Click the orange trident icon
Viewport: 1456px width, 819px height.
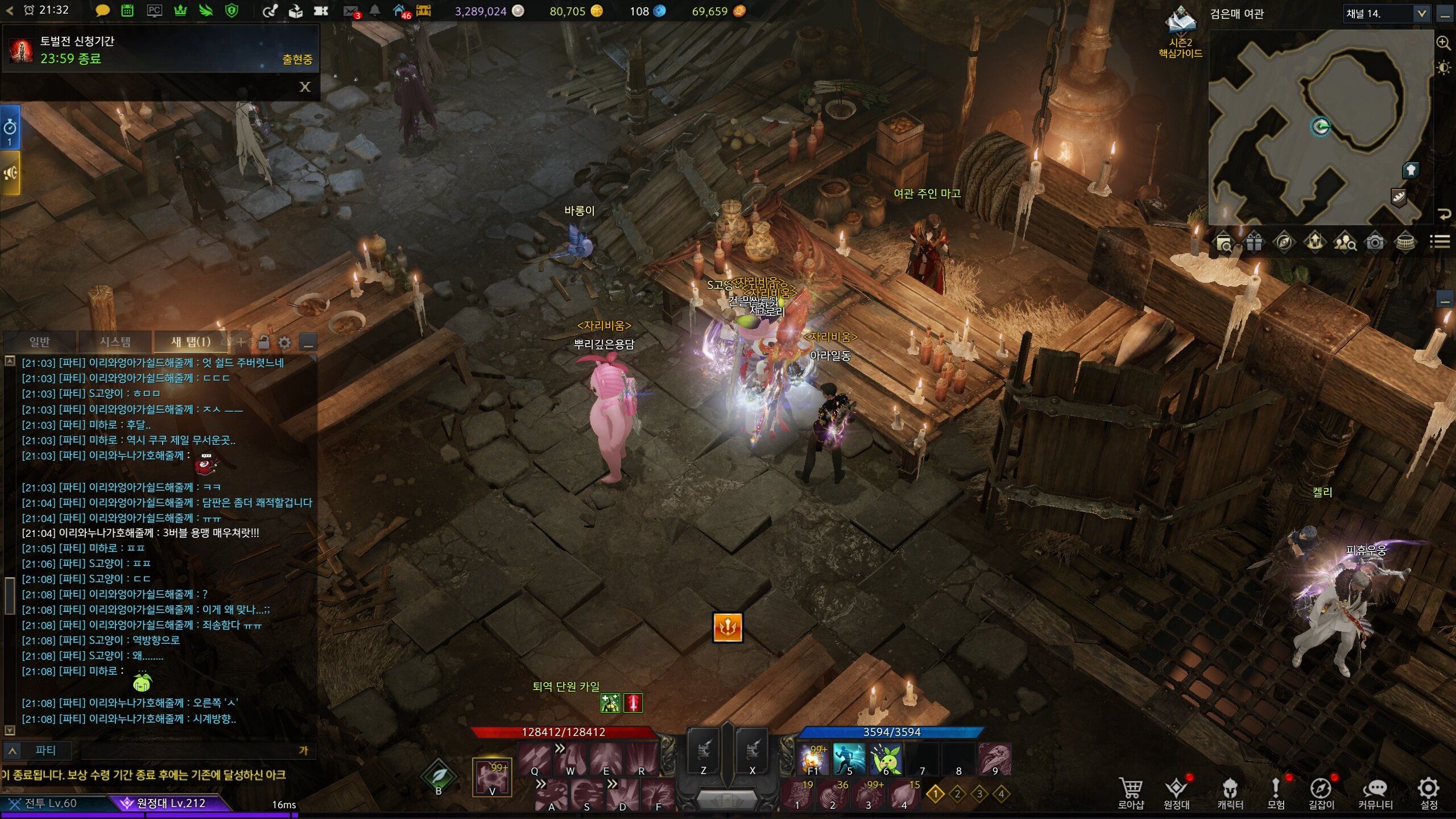click(727, 628)
